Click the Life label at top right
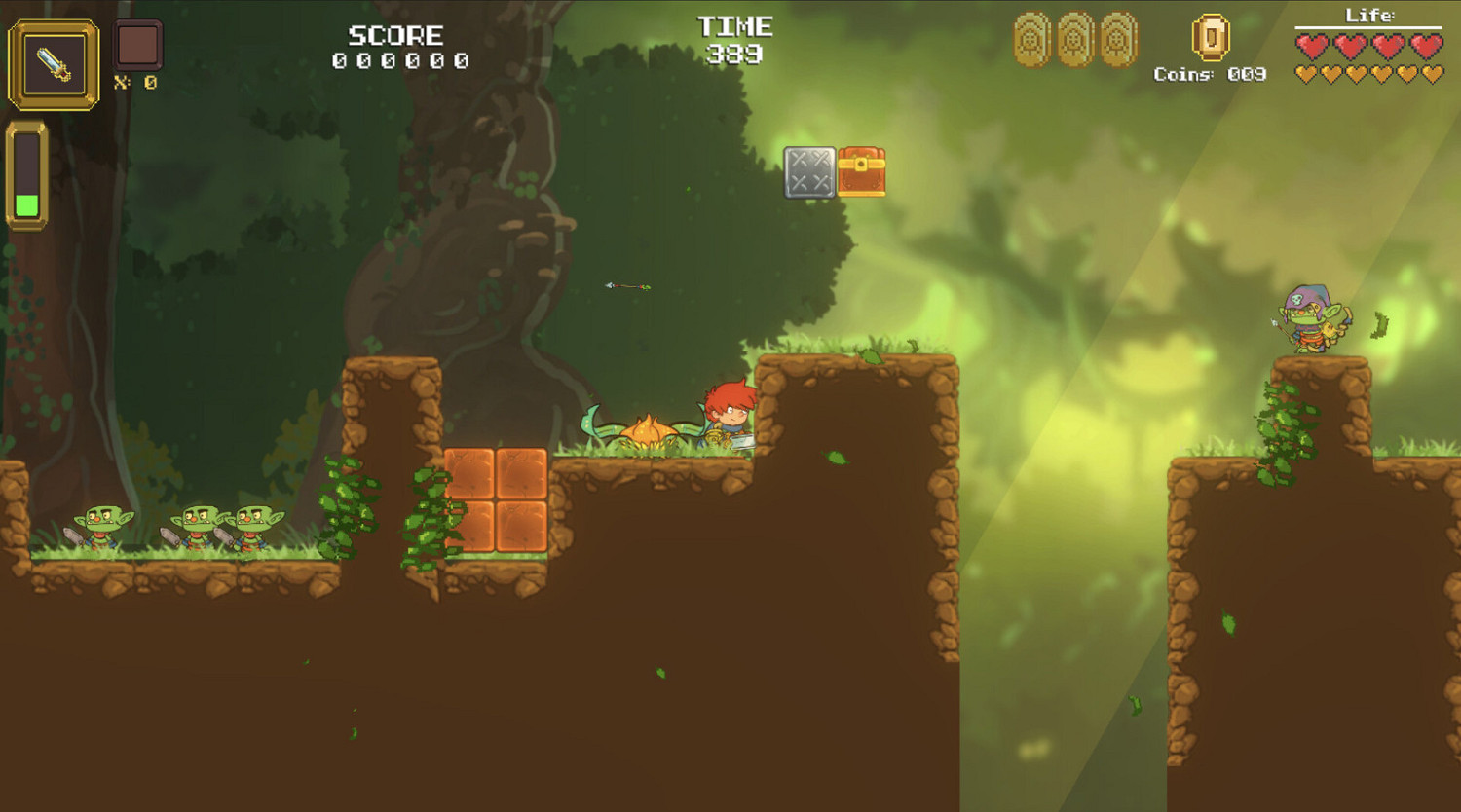This screenshot has width=1461, height=812. pyautogui.click(x=1369, y=16)
